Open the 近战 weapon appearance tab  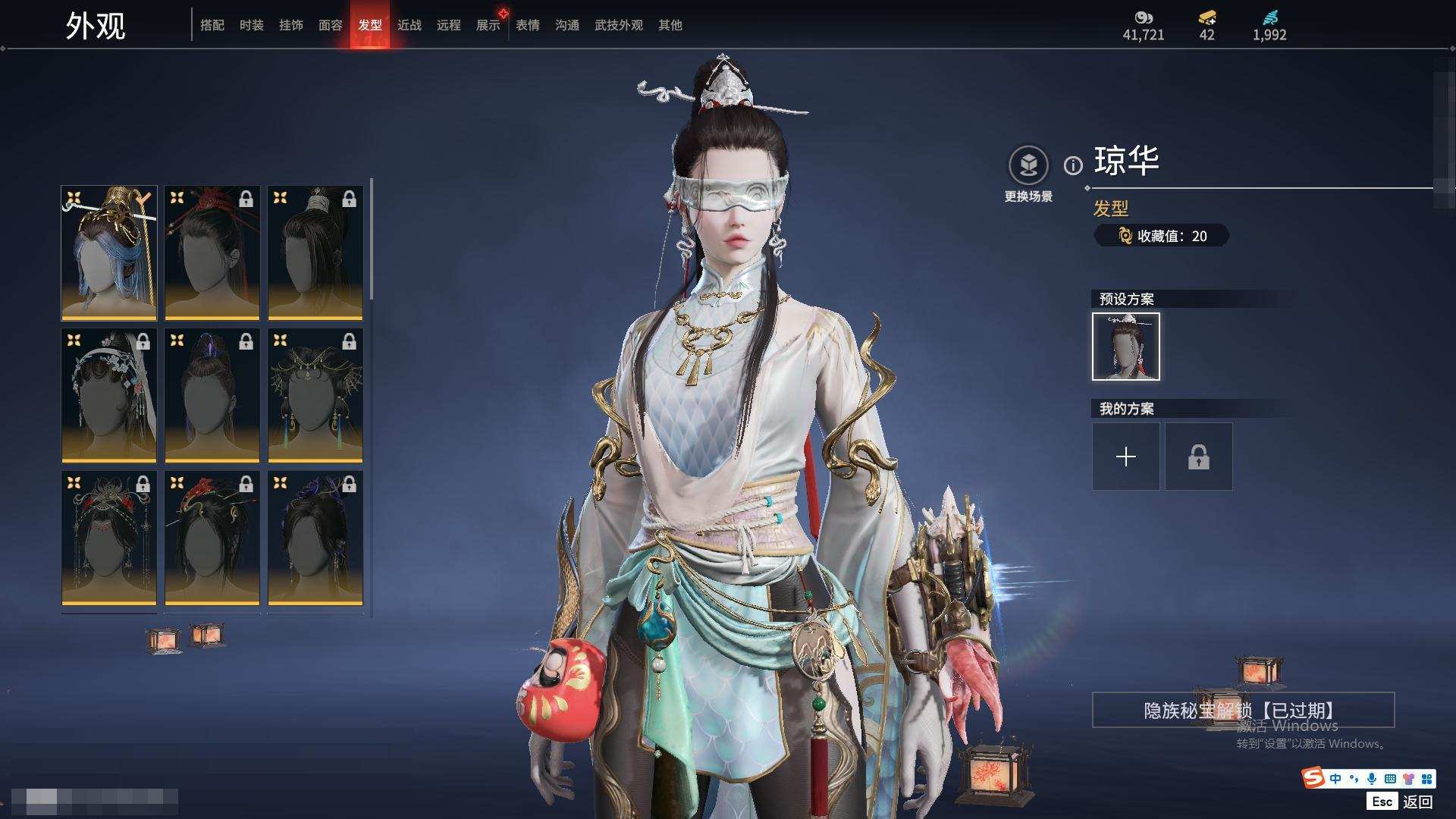point(409,25)
